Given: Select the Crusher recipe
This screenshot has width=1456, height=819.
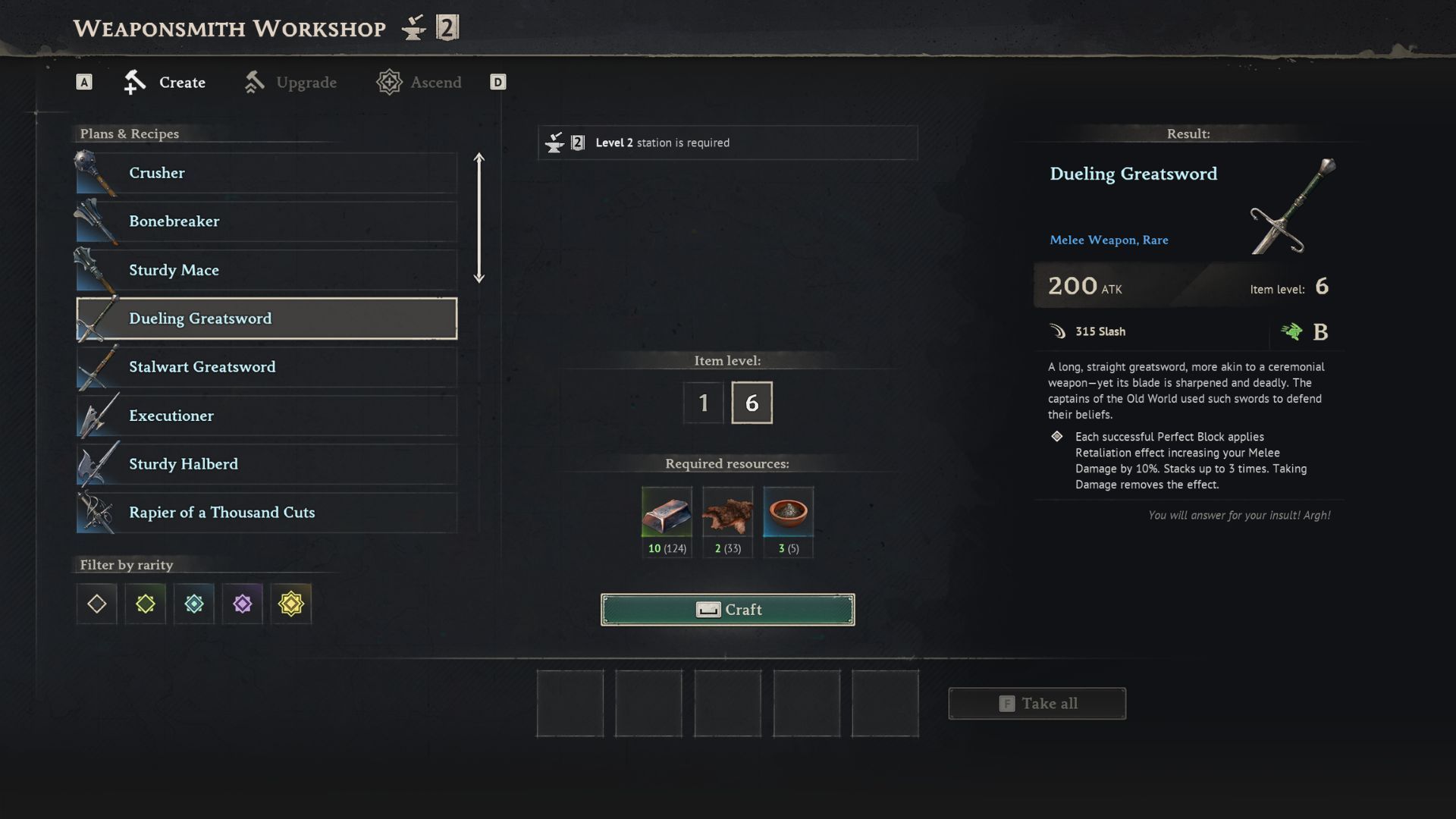Looking at the screenshot, I should 266,173.
